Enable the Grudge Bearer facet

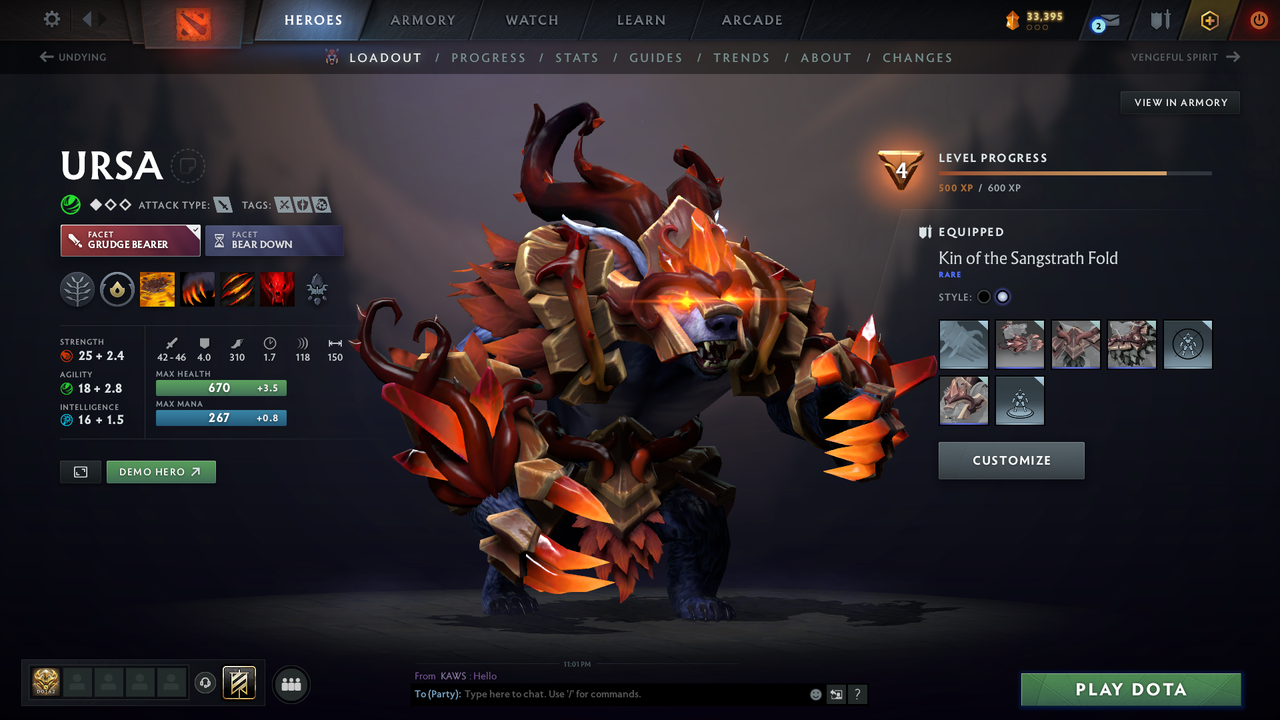click(x=130, y=240)
